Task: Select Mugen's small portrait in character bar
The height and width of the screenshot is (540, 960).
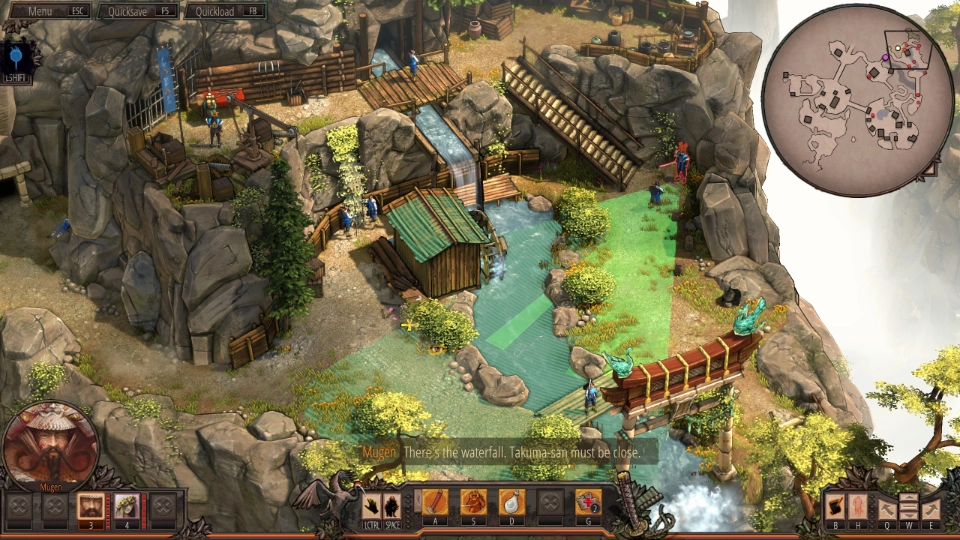Action: point(91,506)
